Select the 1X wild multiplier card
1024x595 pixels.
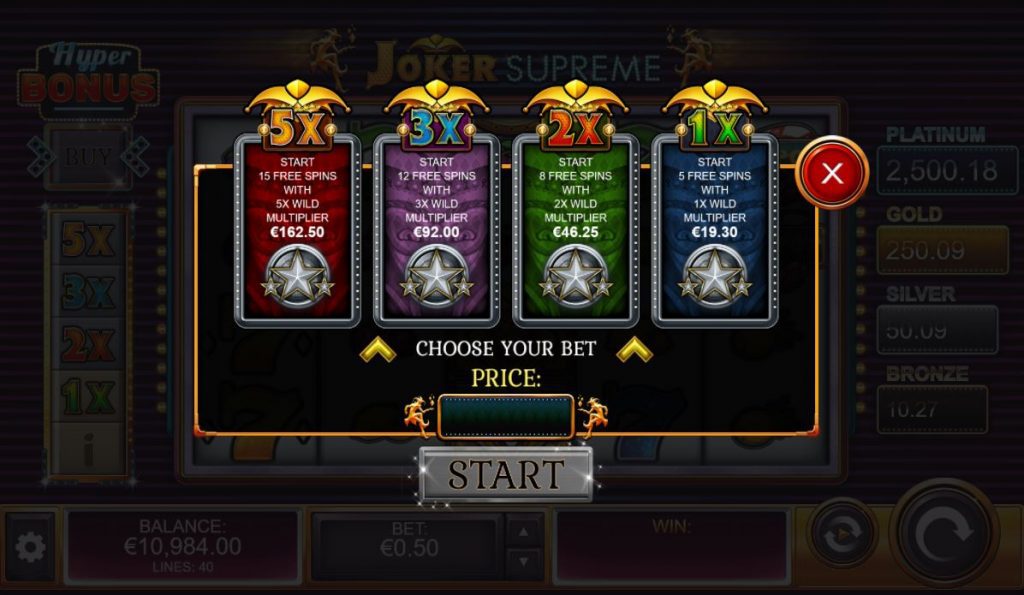(x=714, y=230)
